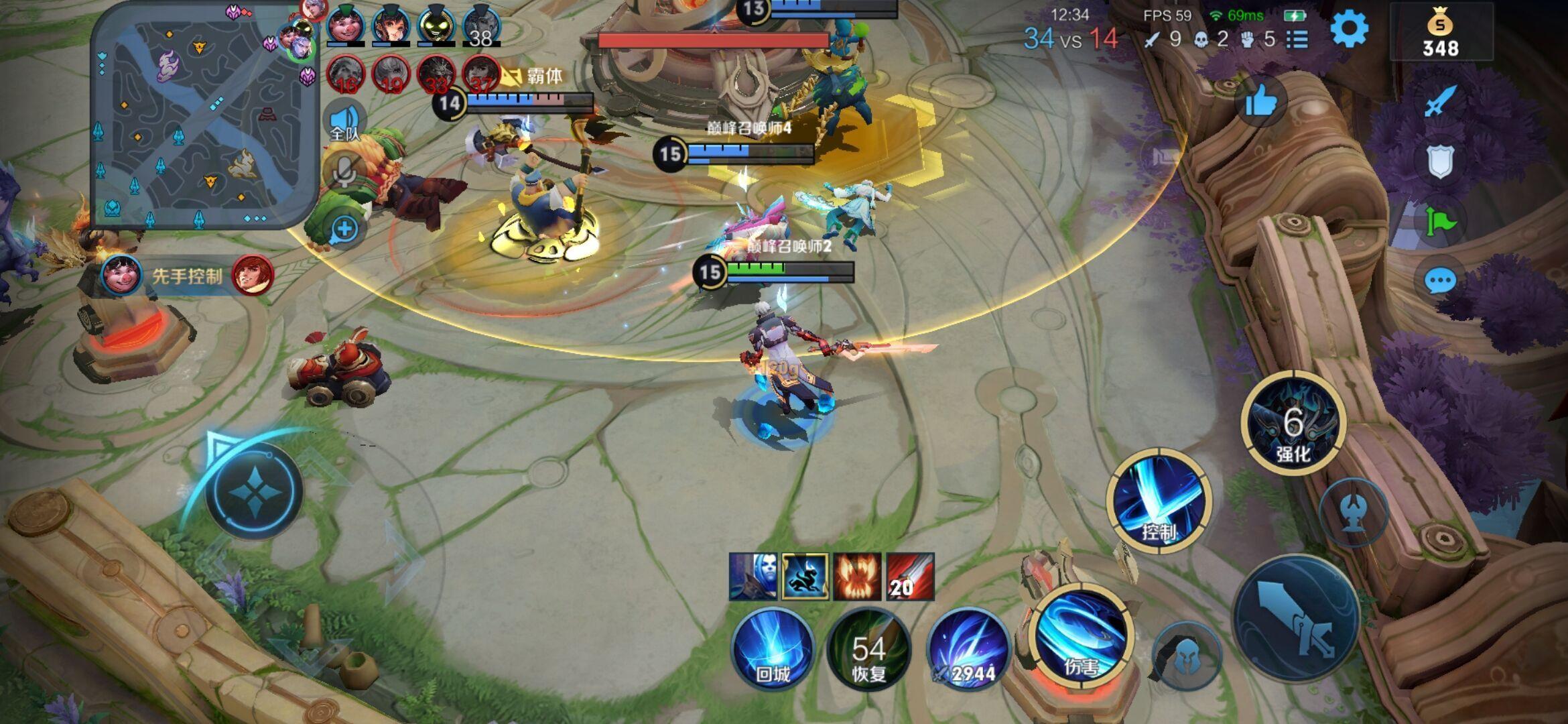Send the shield defend signal
Image resolution: width=1568 pixels, height=724 pixels.
(x=1439, y=162)
